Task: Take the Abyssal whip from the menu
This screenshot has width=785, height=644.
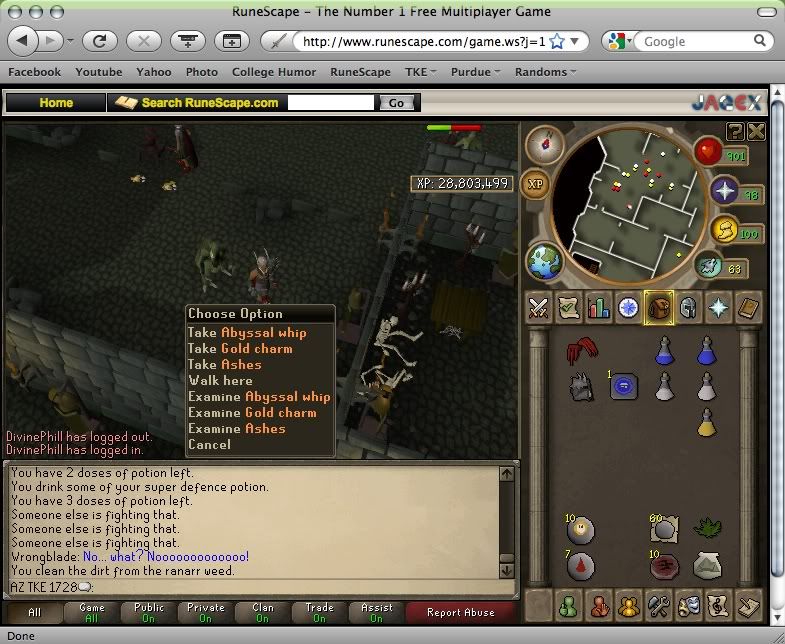Action: pos(247,333)
